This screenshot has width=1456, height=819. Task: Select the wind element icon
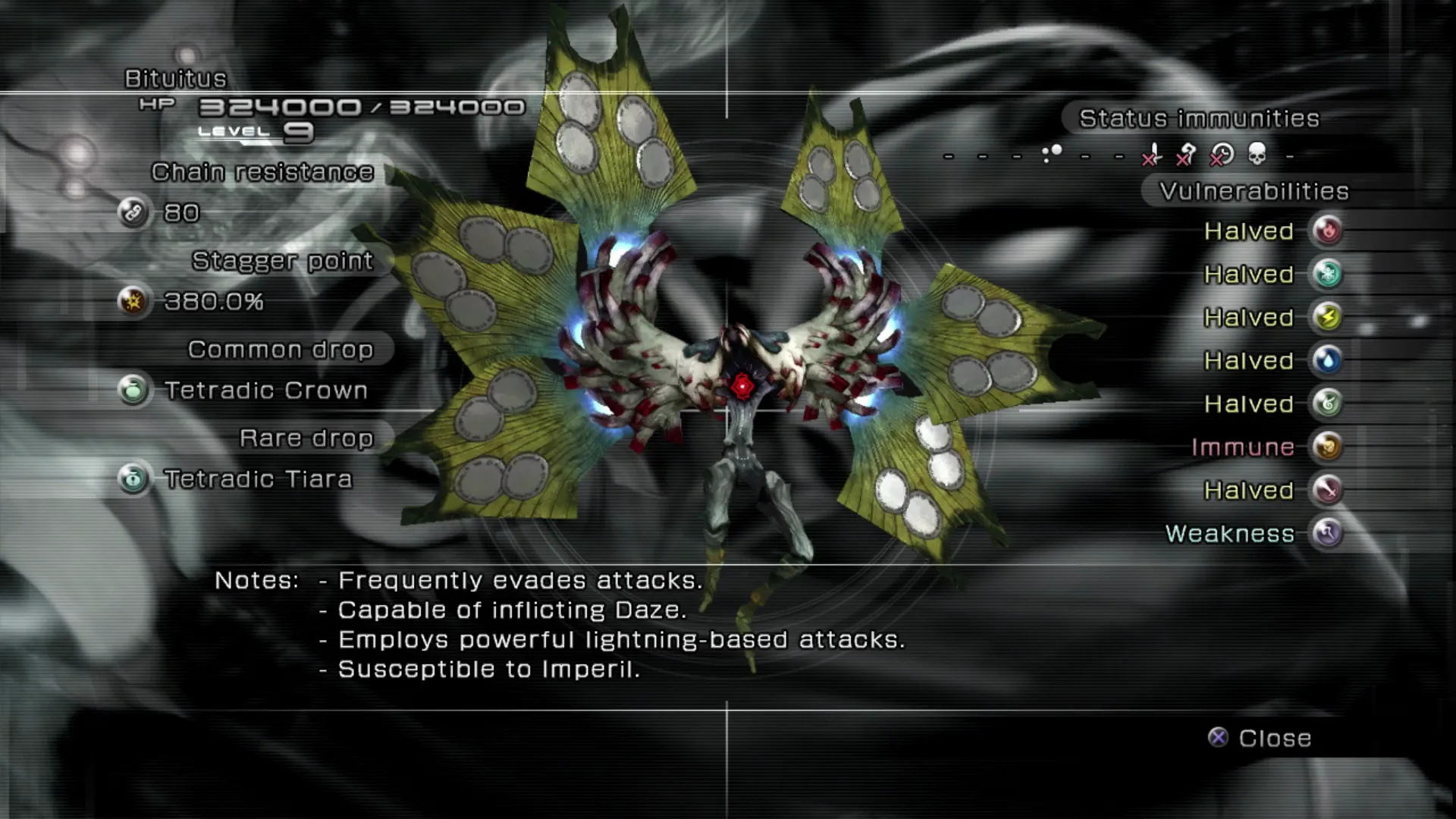[1327, 403]
